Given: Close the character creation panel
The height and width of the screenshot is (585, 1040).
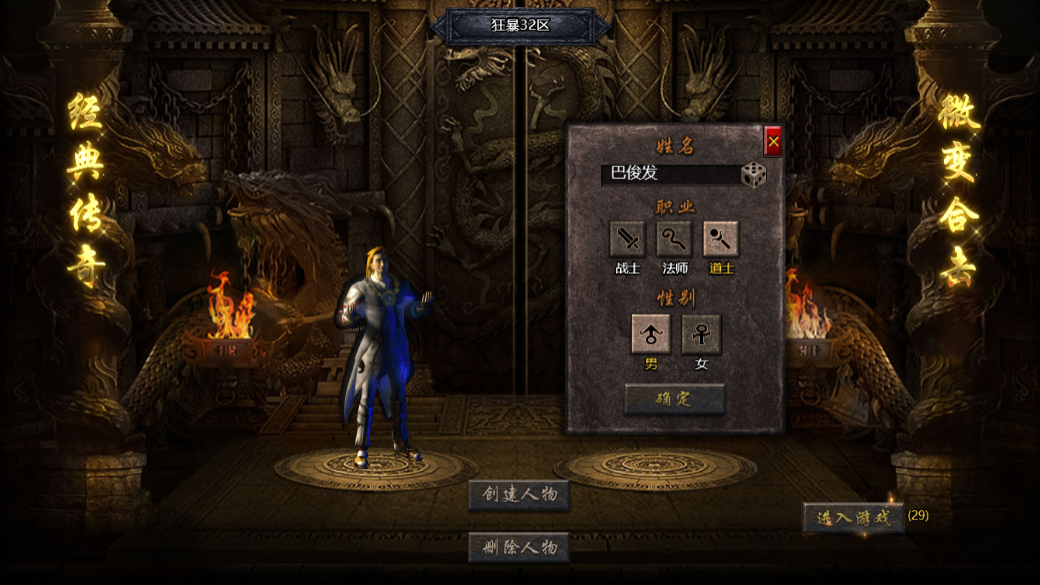Looking at the screenshot, I should pos(773,142).
